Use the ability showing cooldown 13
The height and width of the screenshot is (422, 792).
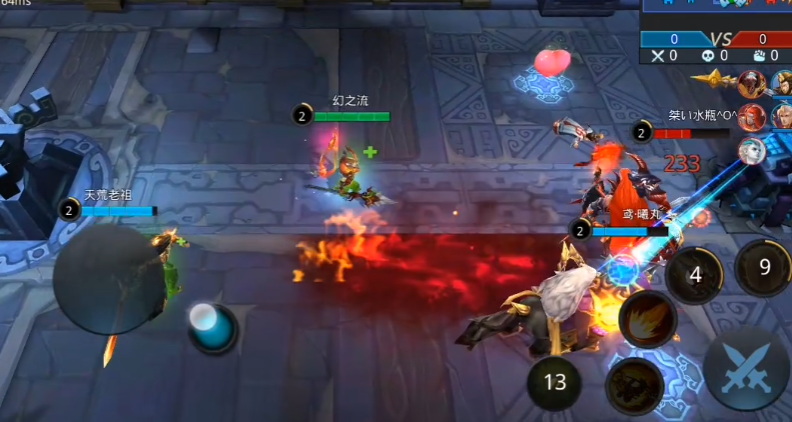point(556,382)
